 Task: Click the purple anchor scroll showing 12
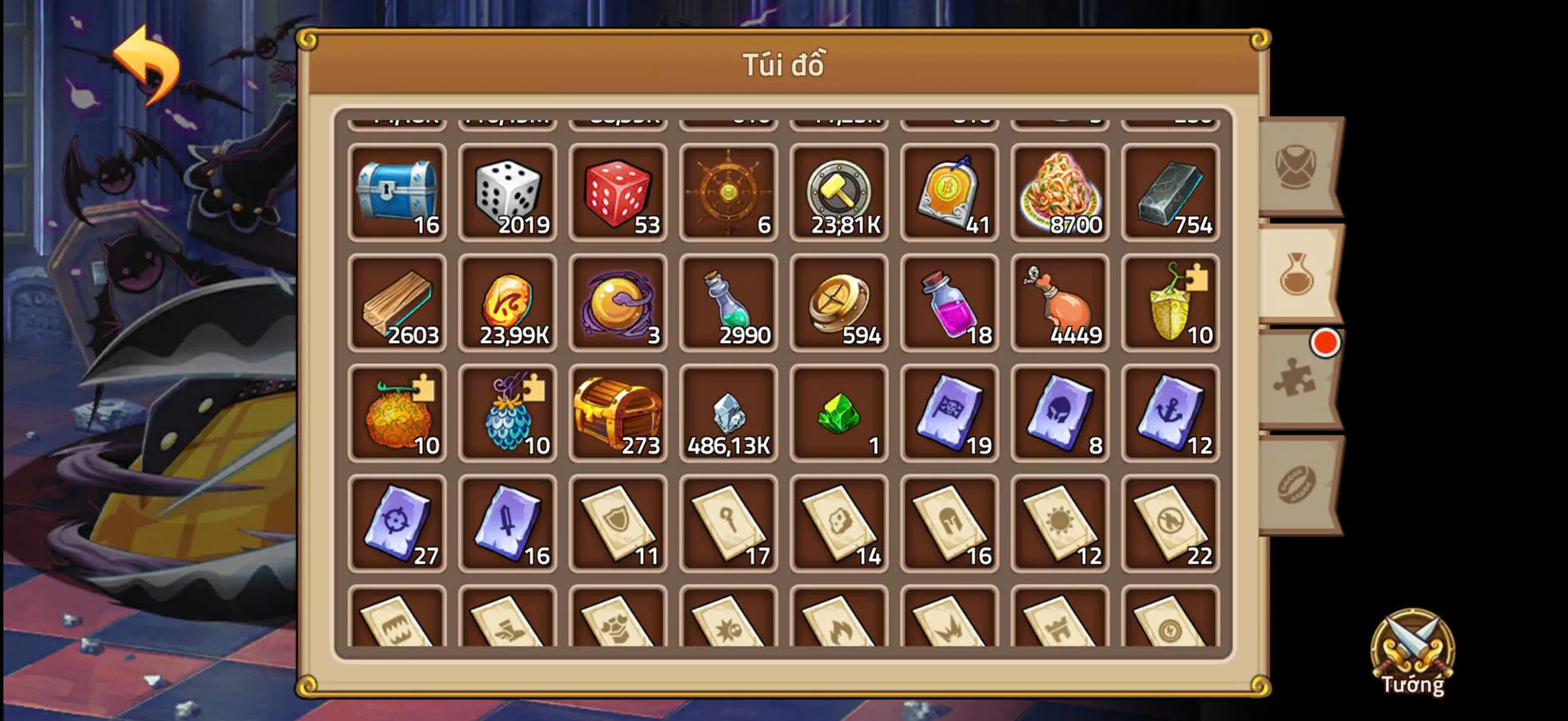(x=1171, y=413)
